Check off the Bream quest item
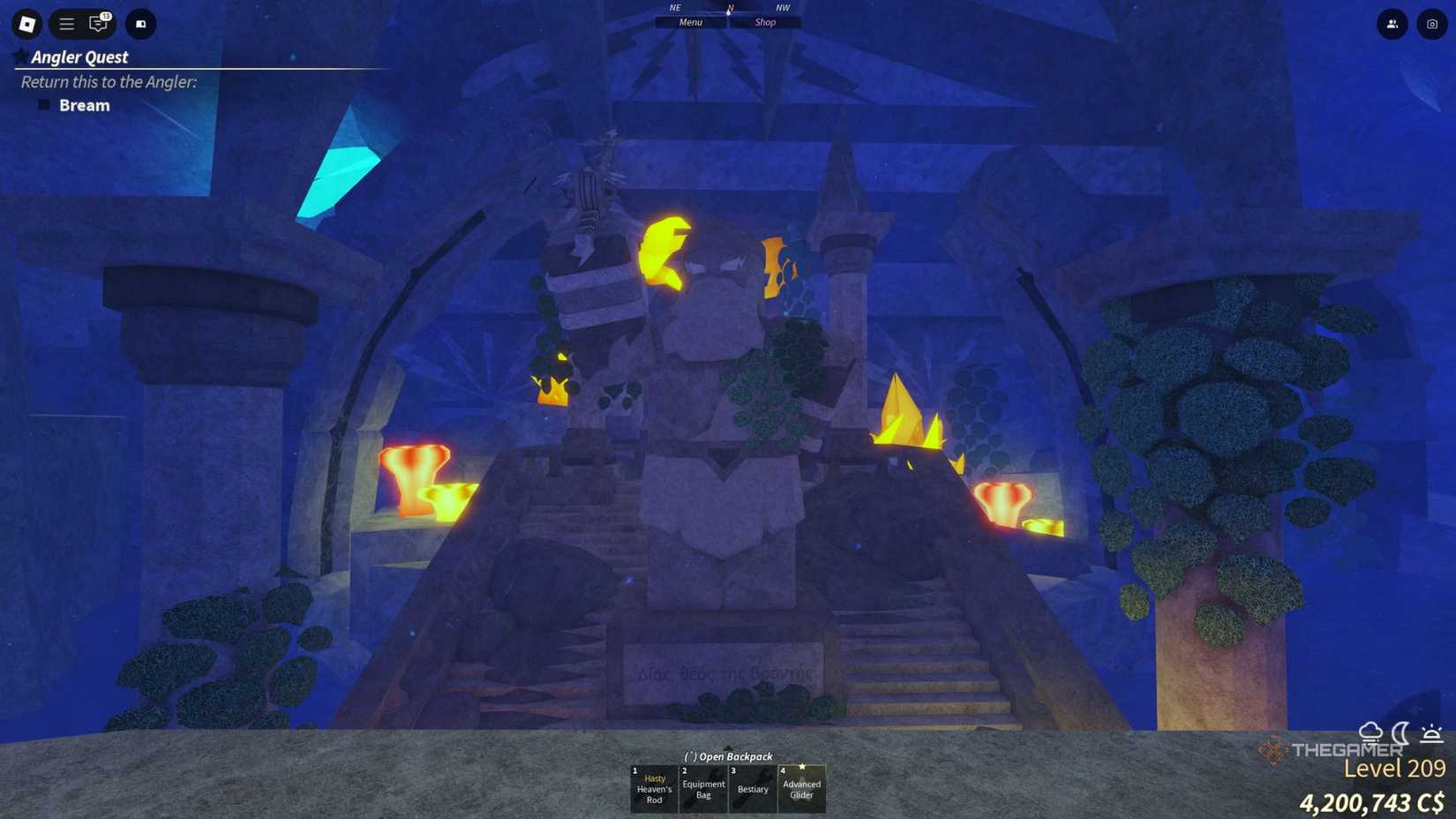Screen dimensions: 1456x819 44,104
